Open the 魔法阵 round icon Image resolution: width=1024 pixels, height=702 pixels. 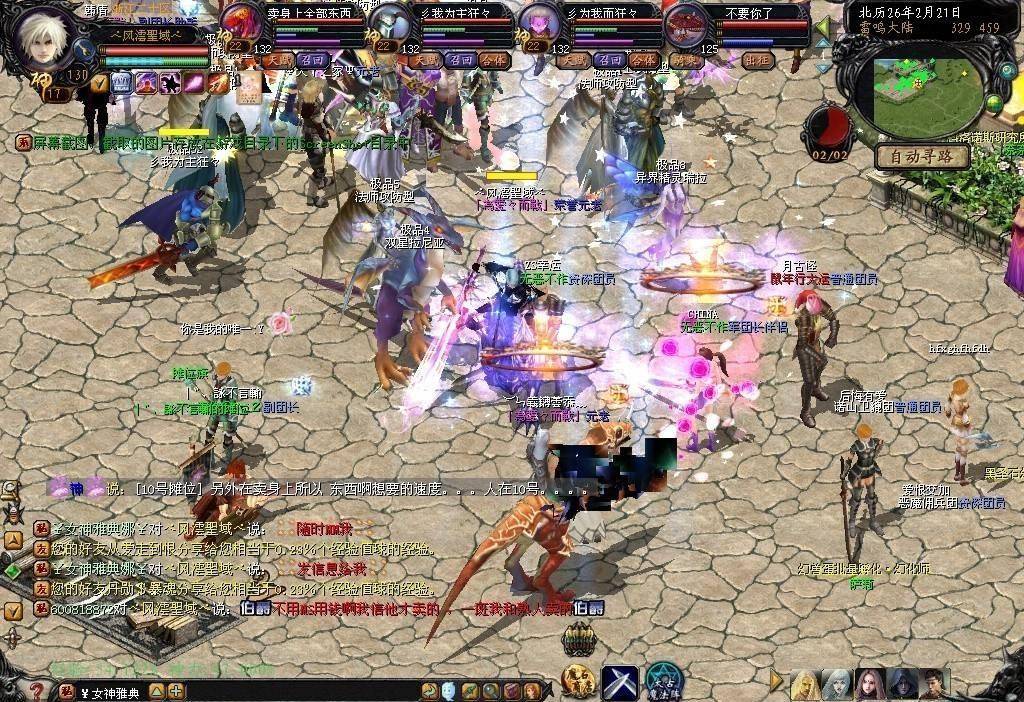(x=662, y=682)
